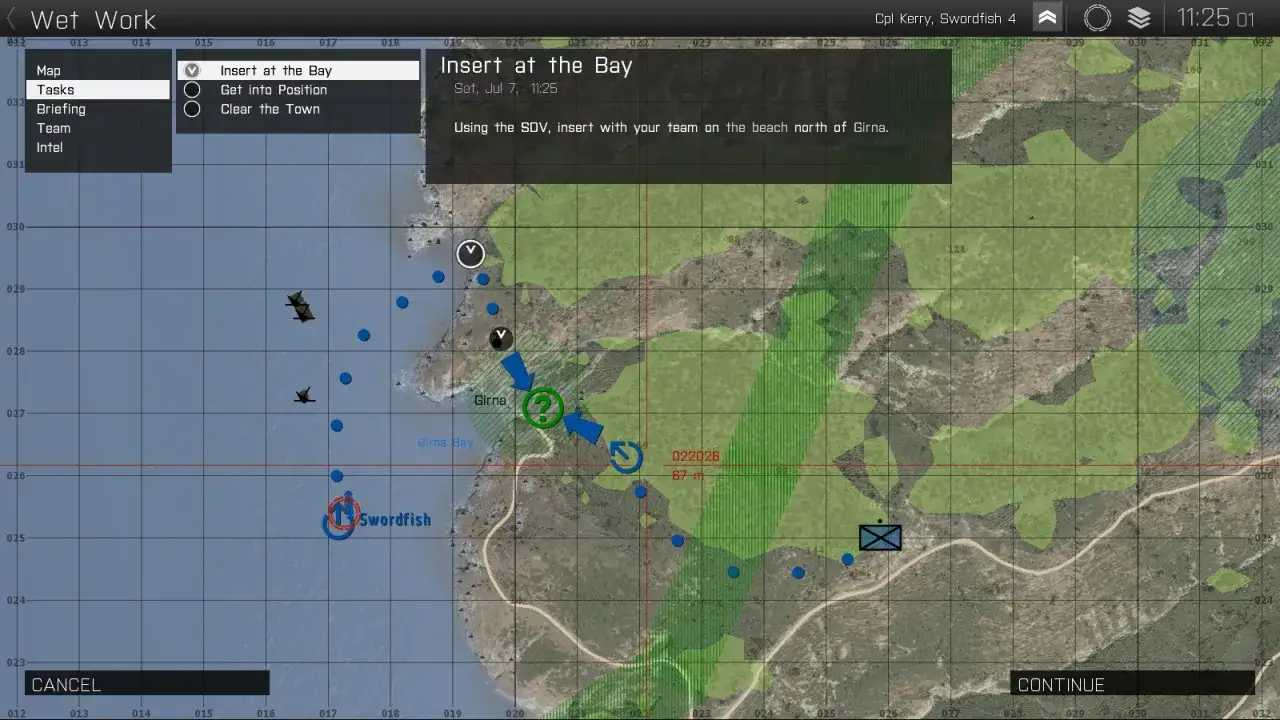
Task: Click the back chevron beside Wet Work title
Action: click(10, 18)
